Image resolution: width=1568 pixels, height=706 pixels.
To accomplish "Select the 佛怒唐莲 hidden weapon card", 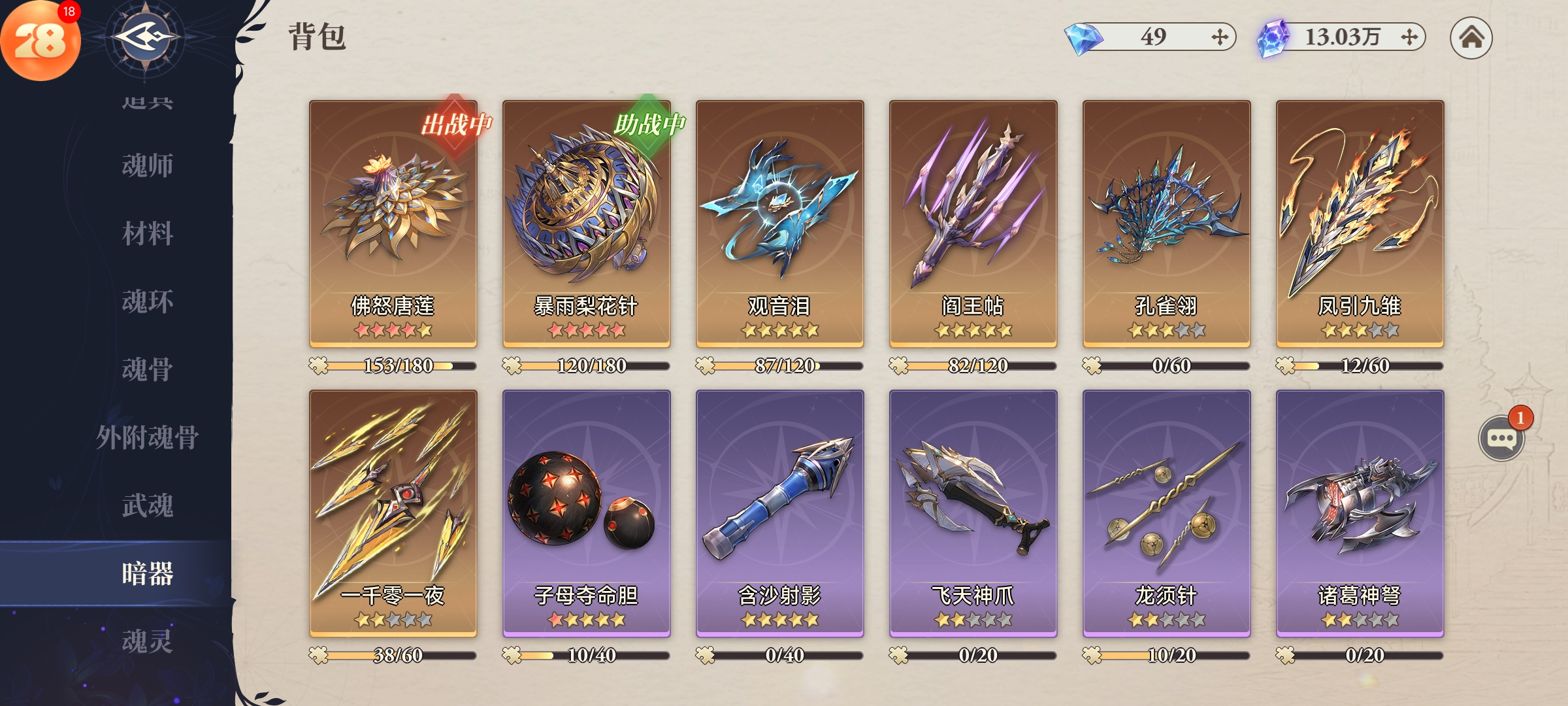I will click(x=393, y=222).
